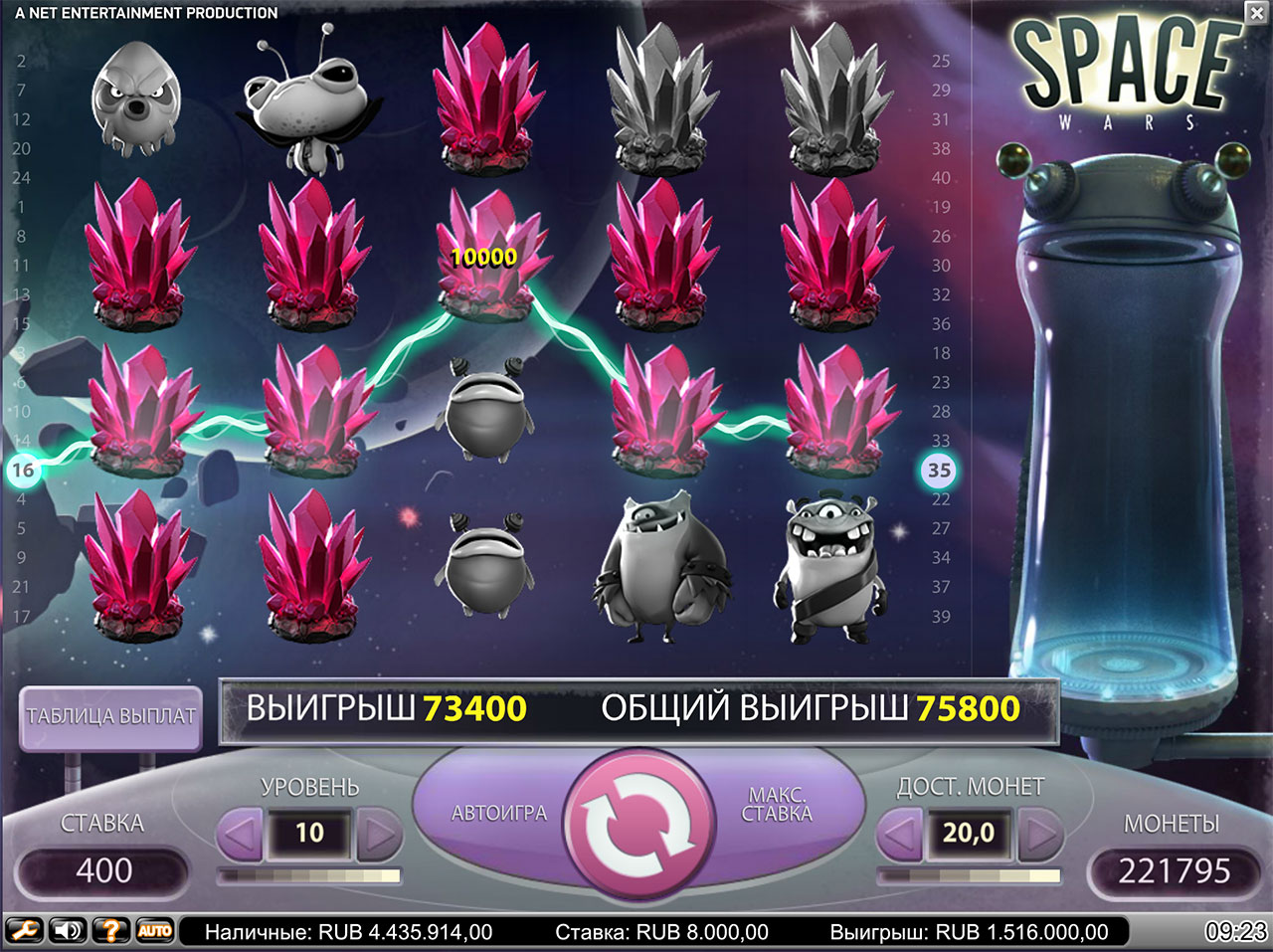The image size is (1273, 952).
Task: Raise the ДОСТ. МОНЕТ coin value
Action: tap(1040, 834)
